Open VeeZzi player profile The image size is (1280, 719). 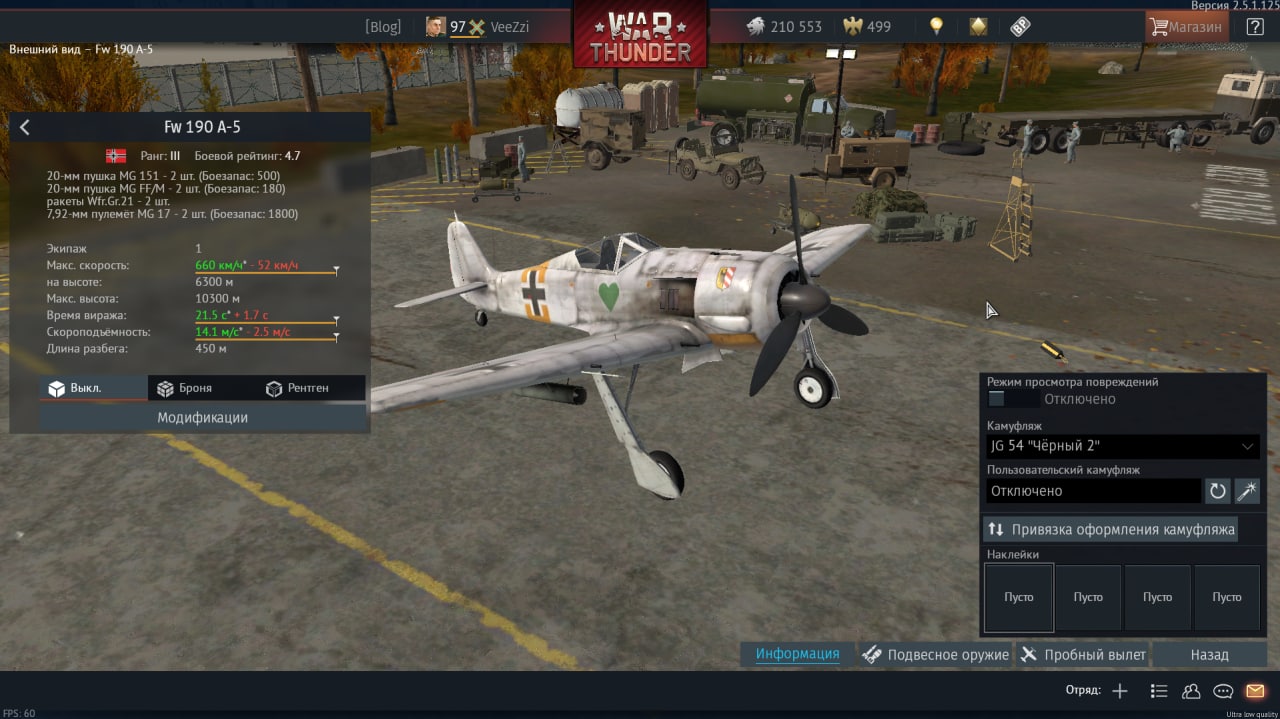[510, 27]
